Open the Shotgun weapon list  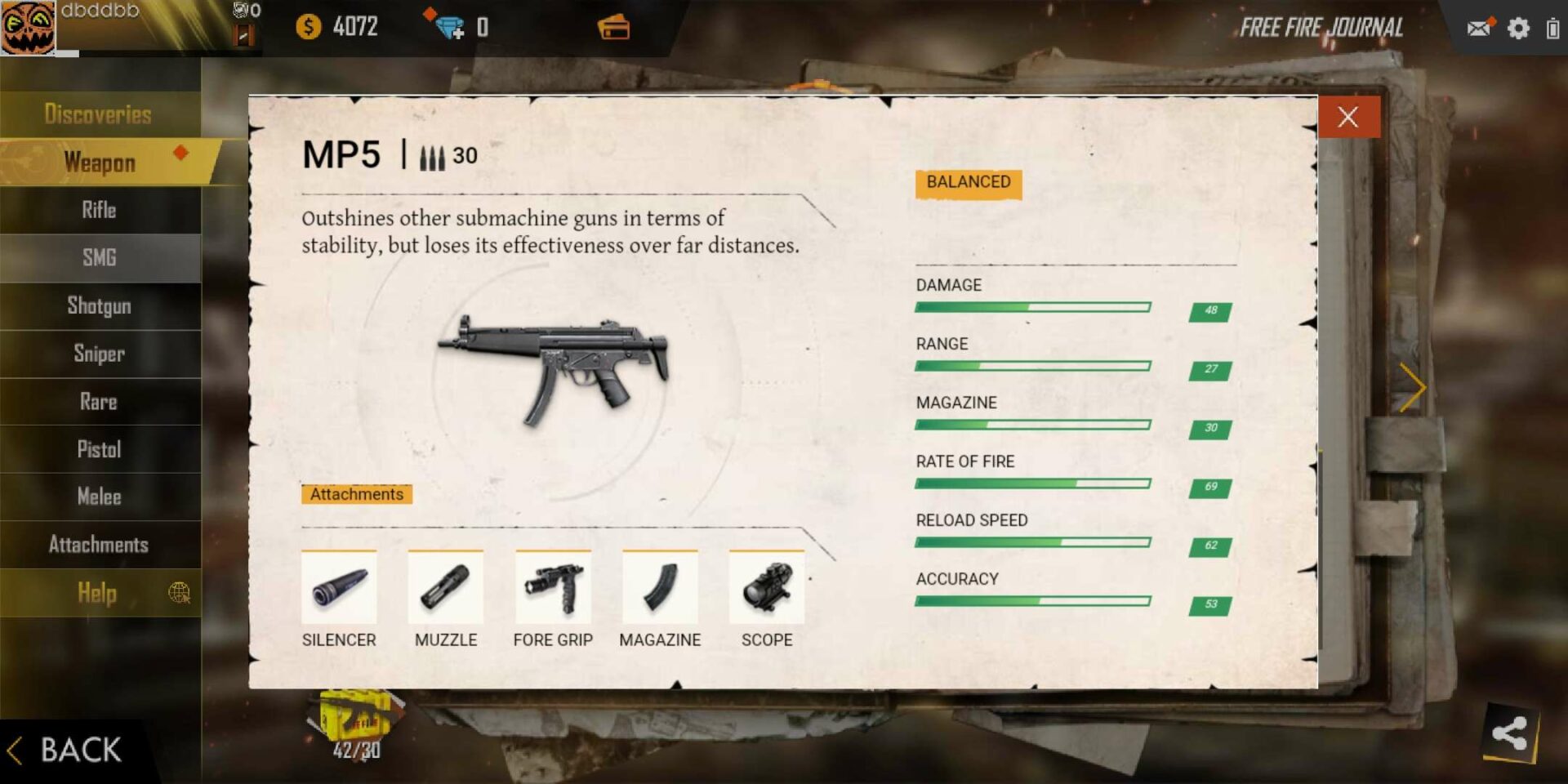[x=98, y=305]
